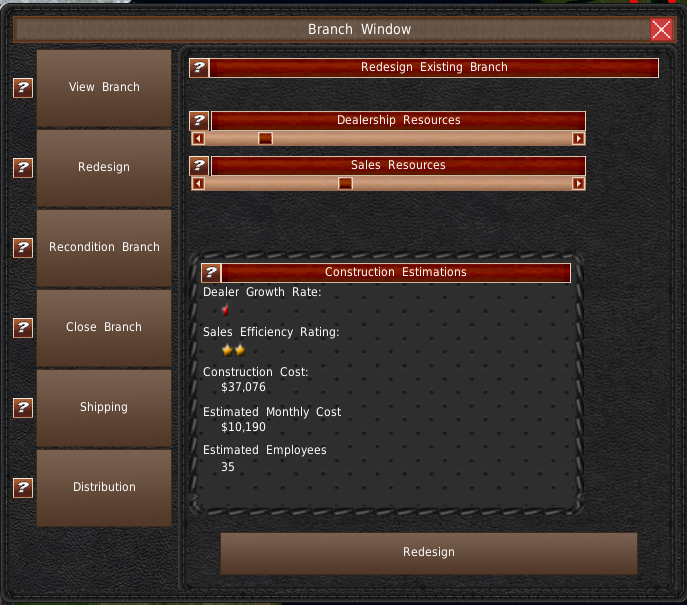Open help icon beside View Branch

[x=23, y=88]
